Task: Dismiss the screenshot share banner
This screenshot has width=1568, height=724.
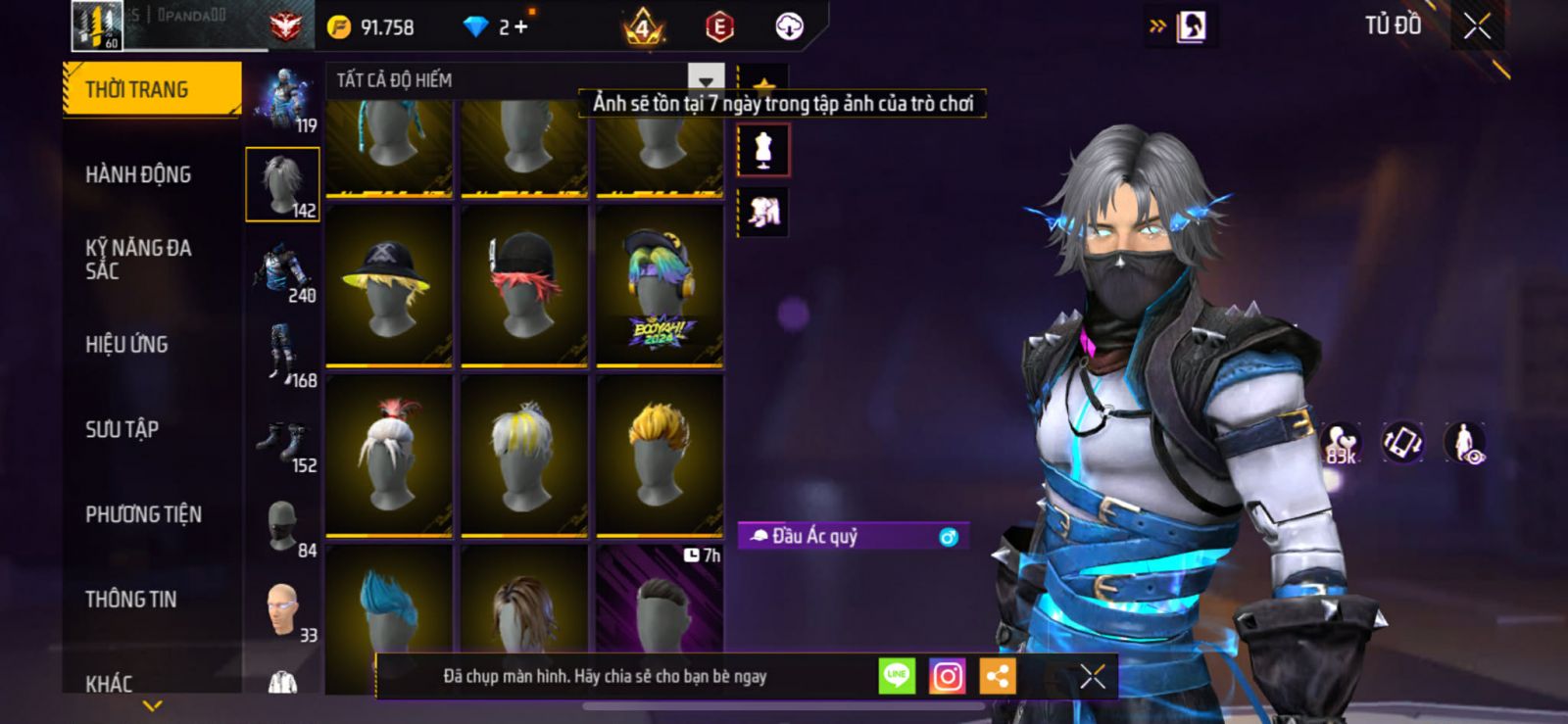Action: pos(1093,675)
